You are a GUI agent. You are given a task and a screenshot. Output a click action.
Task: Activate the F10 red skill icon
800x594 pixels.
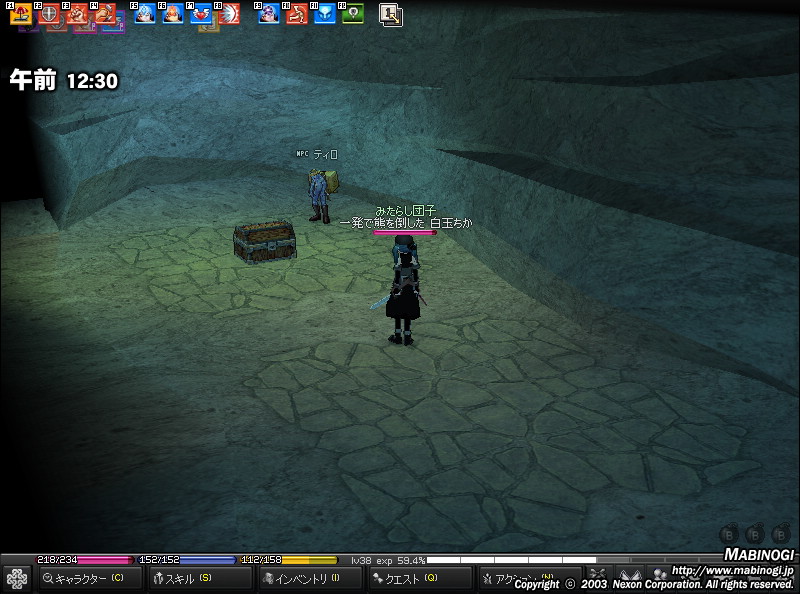[x=297, y=14]
